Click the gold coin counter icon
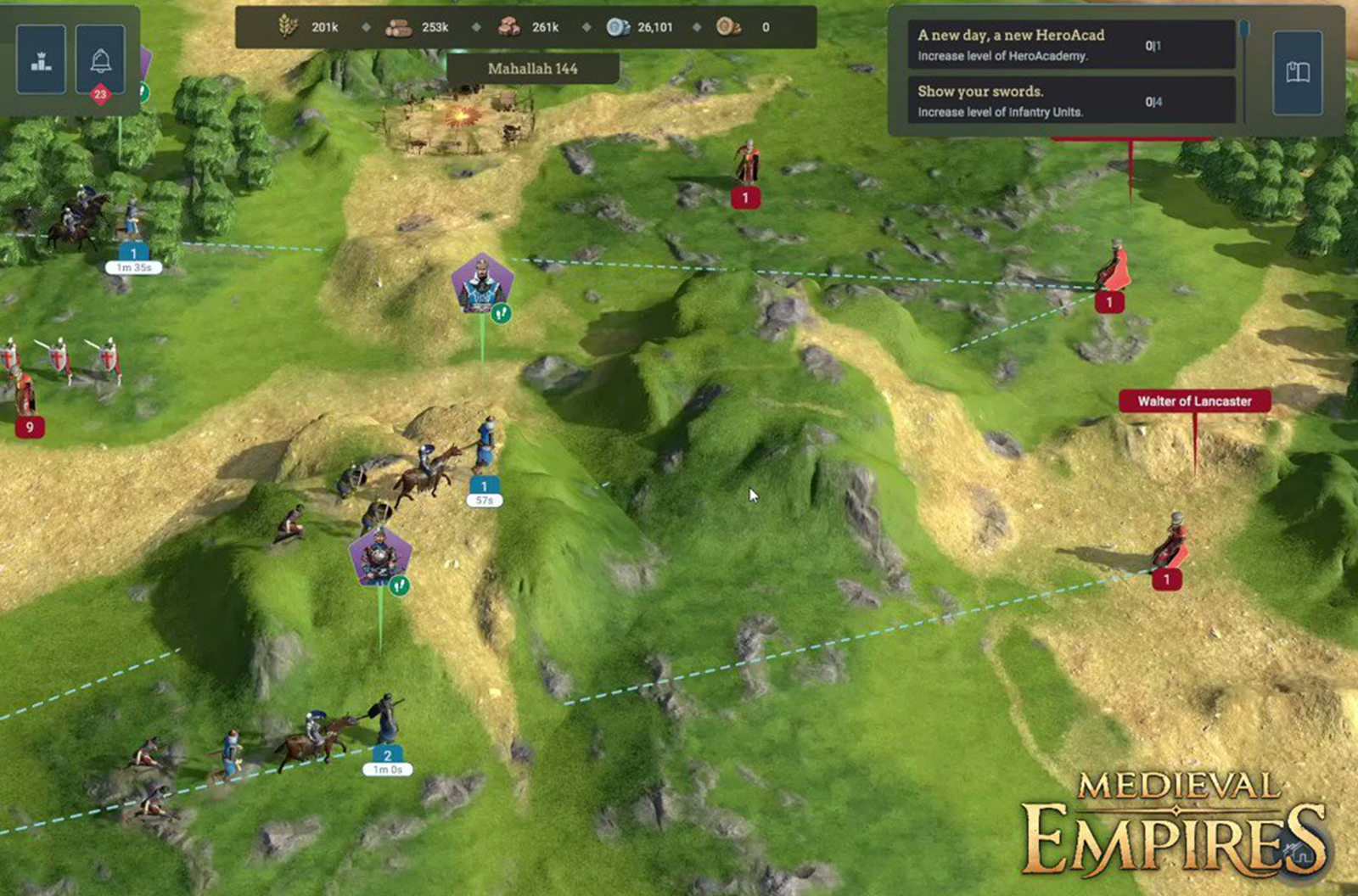1358x896 pixels. pyautogui.click(x=726, y=27)
